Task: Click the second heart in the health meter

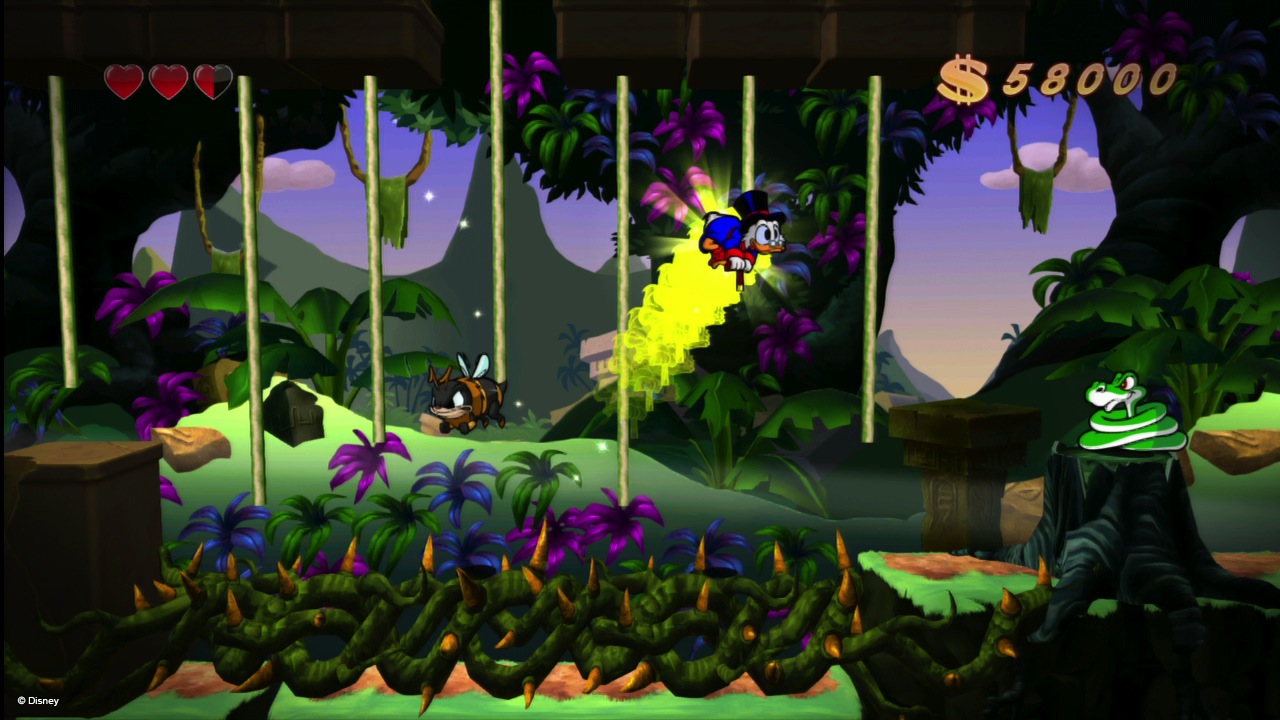Action: pos(168,80)
